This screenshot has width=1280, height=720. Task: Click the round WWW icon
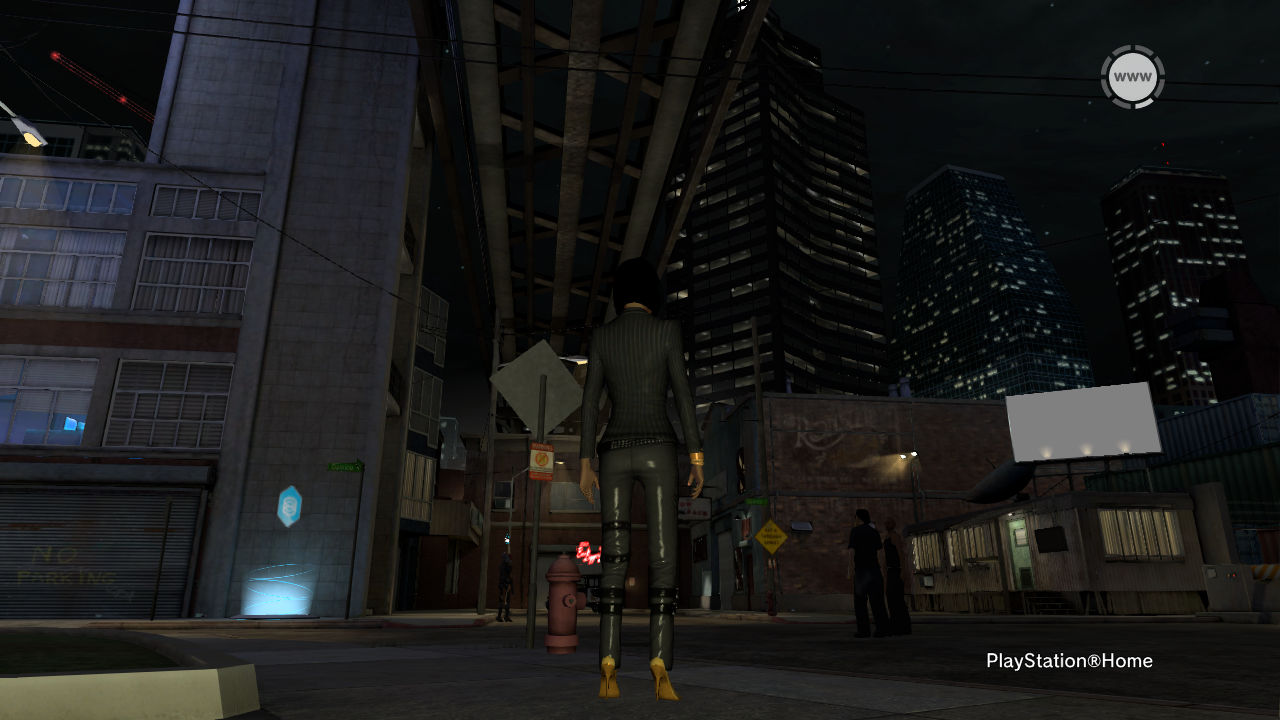[x=1132, y=77]
